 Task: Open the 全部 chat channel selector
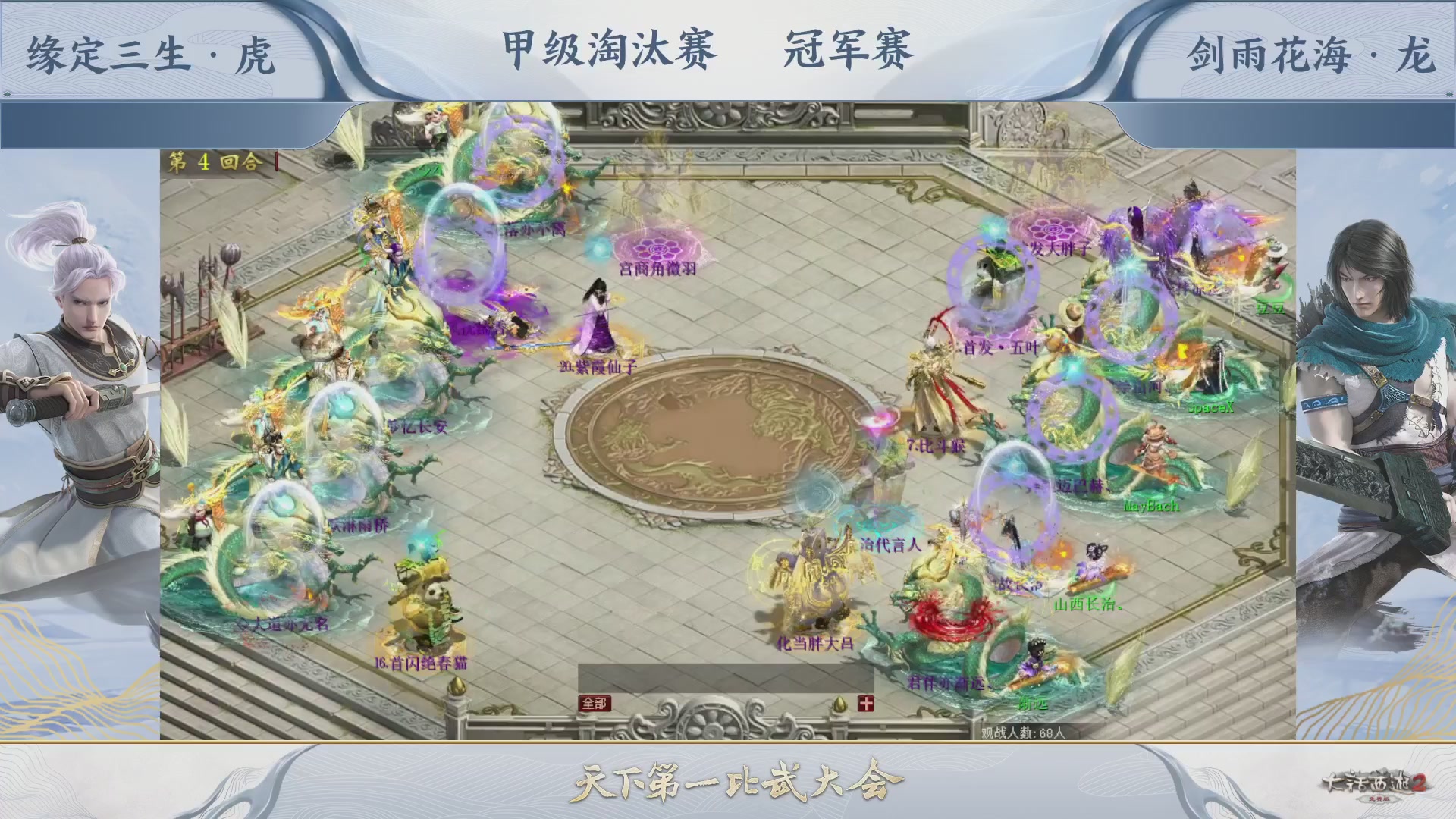click(x=596, y=702)
